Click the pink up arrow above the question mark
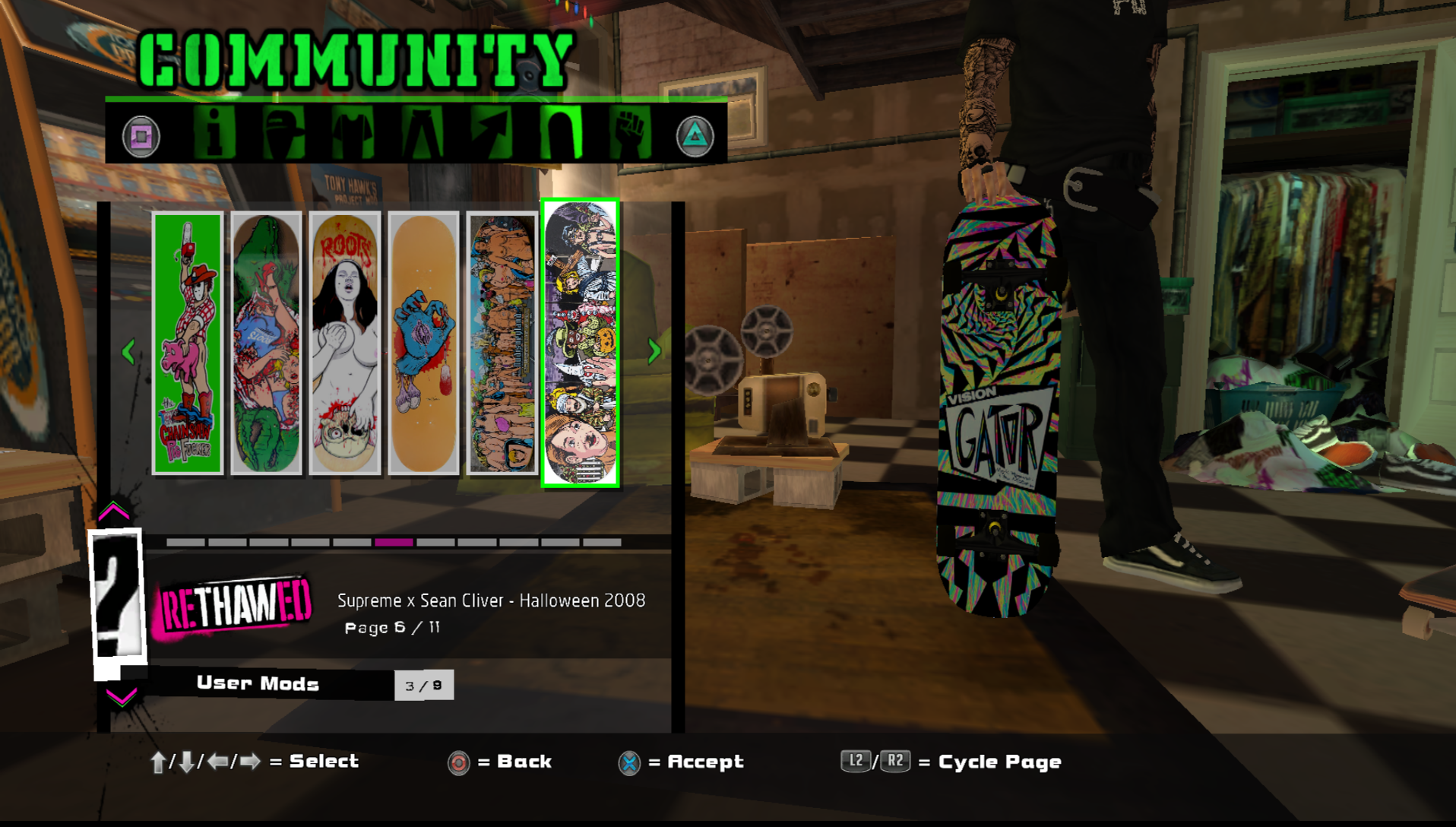The width and height of the screenshot is (1456, 827). [x=114, y=512]
